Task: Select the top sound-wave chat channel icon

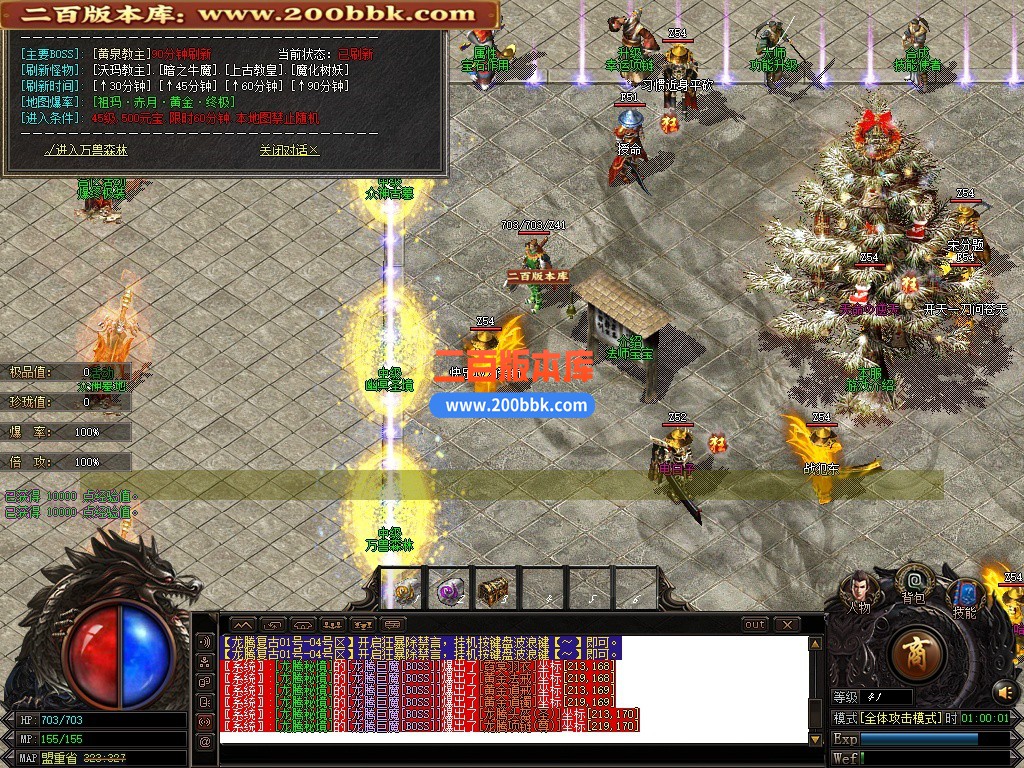Action: 205,641
